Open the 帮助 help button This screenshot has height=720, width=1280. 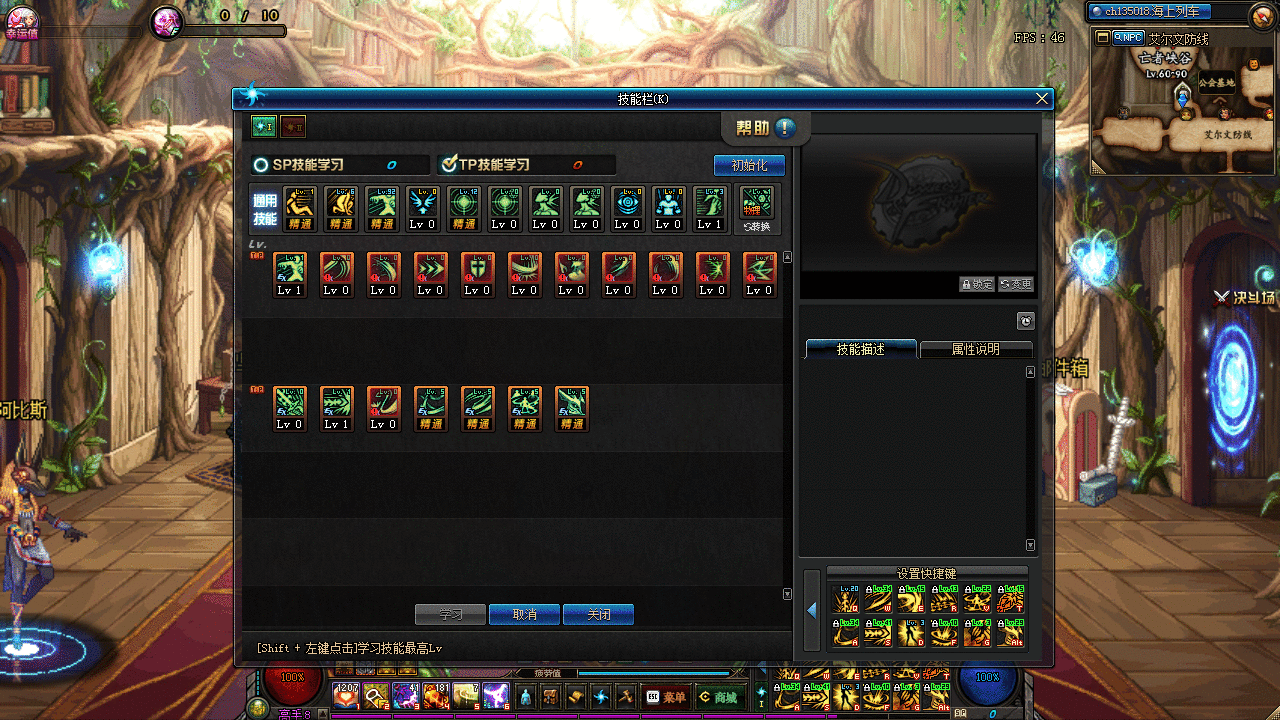(x=766, y=128)
